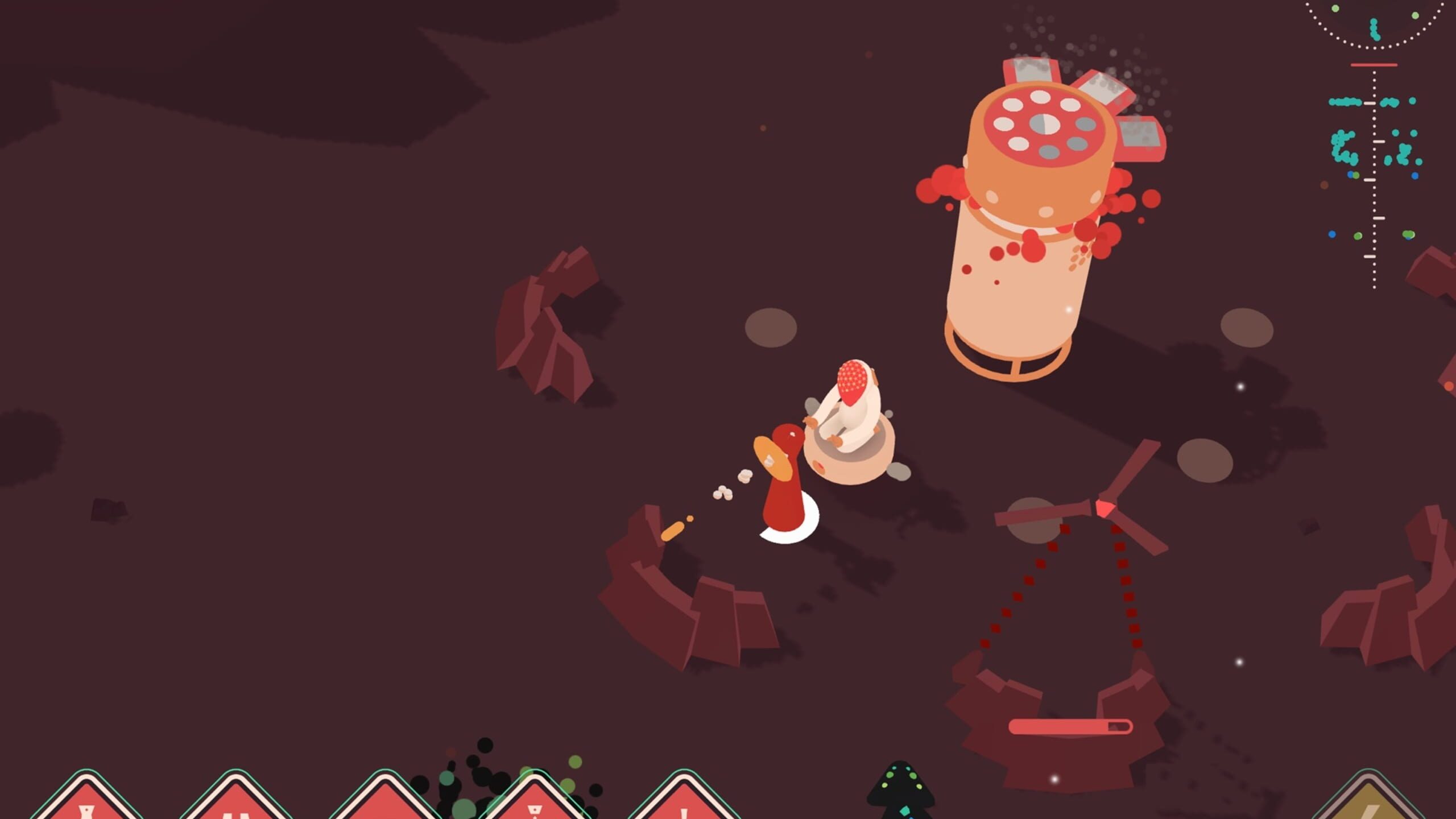Click the red depth marker atop the scanner gauge

1374,65
